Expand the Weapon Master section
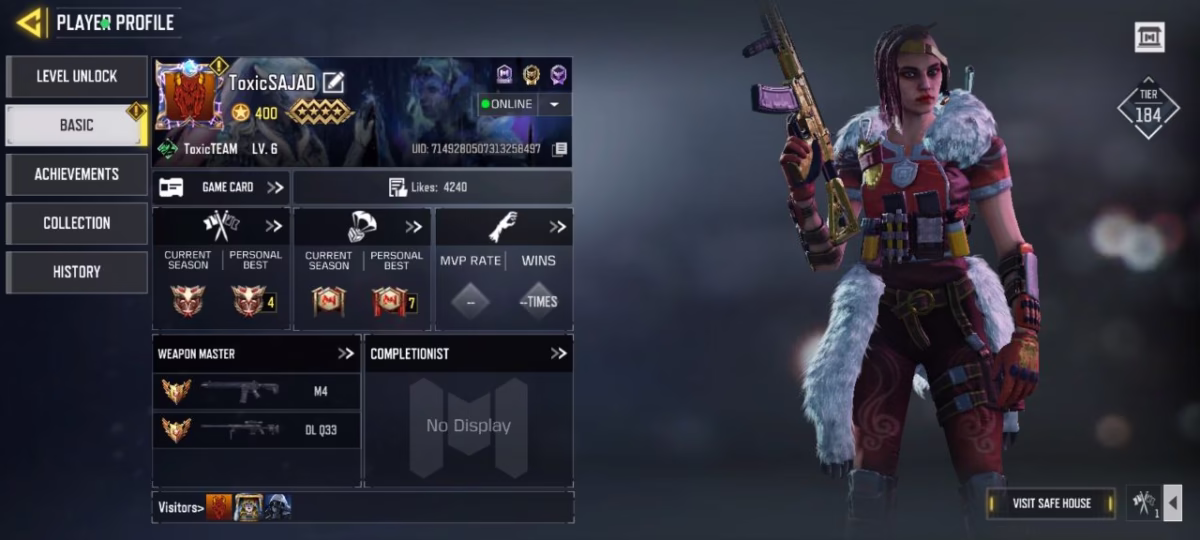The height and width of the screenshot is (540, 1200). [346, 353]
